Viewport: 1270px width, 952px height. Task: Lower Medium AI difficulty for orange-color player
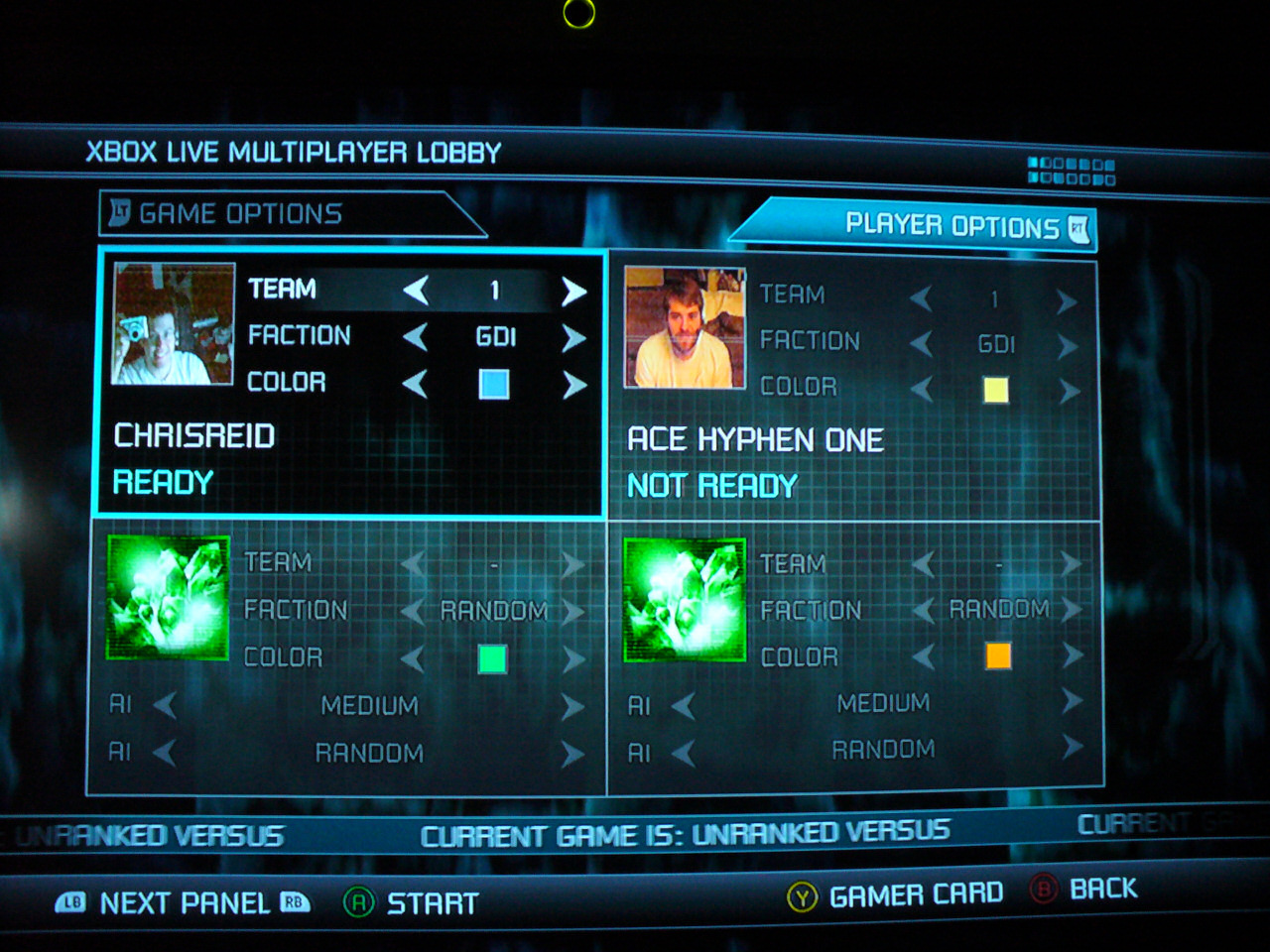pos(683,705)
